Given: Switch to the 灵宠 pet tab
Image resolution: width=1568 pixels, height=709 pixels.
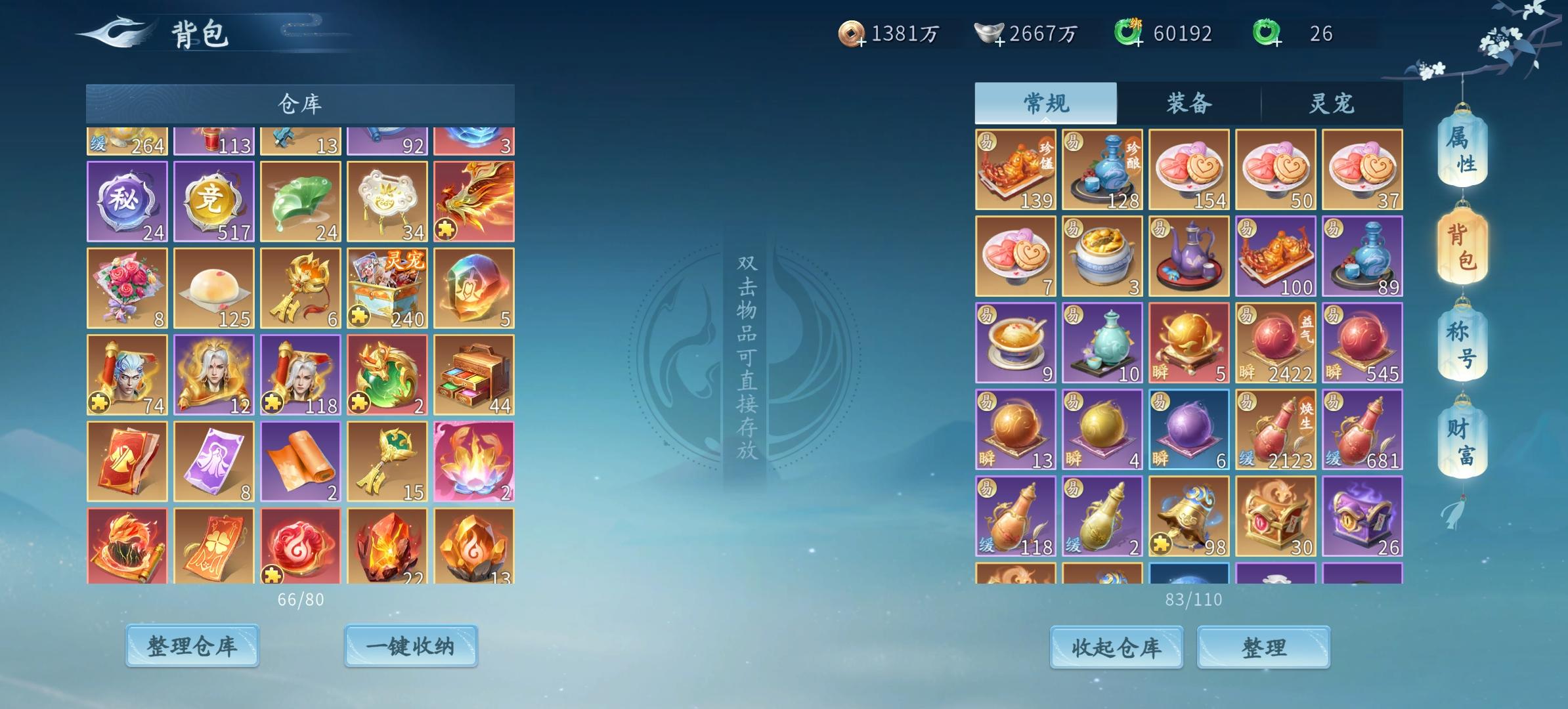Looking at the screenshot, I should pyautogui.click(x=1330, y=102).
